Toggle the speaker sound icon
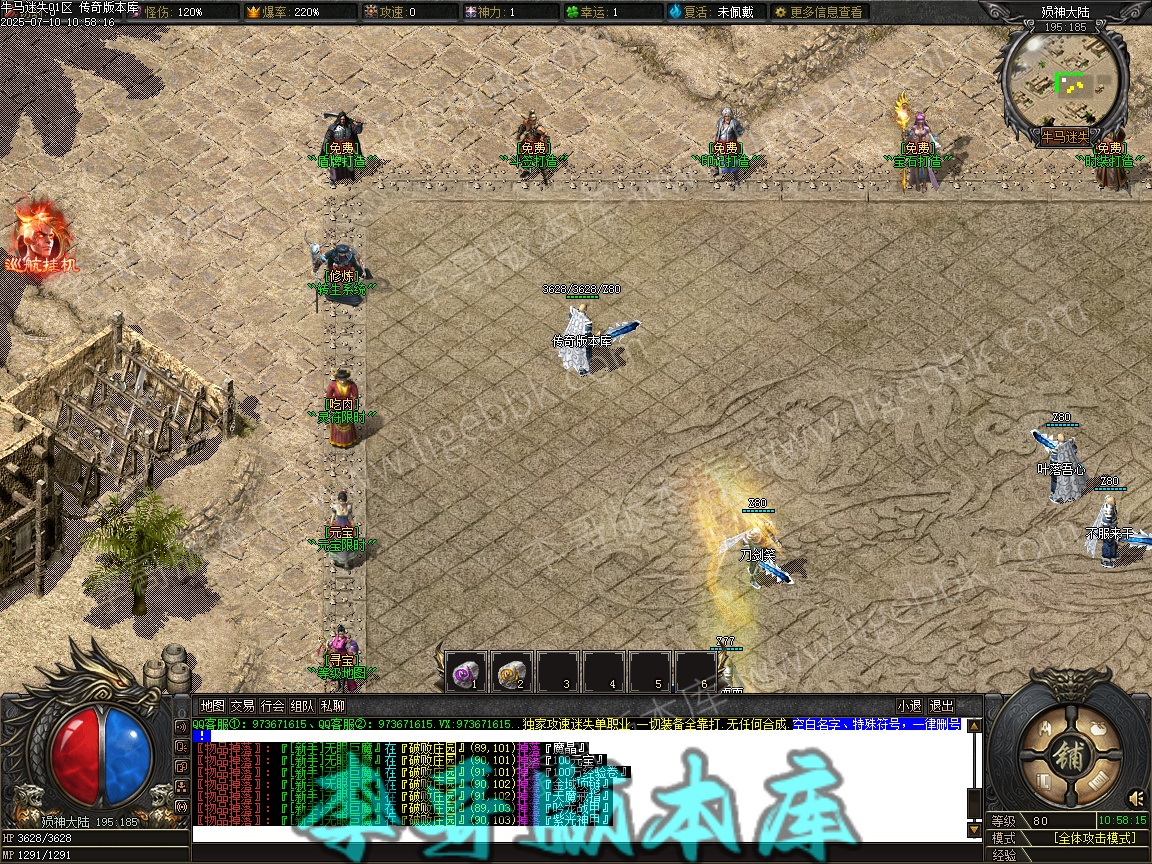This screenshot has height=864, width=1152. coord(1136,798)
